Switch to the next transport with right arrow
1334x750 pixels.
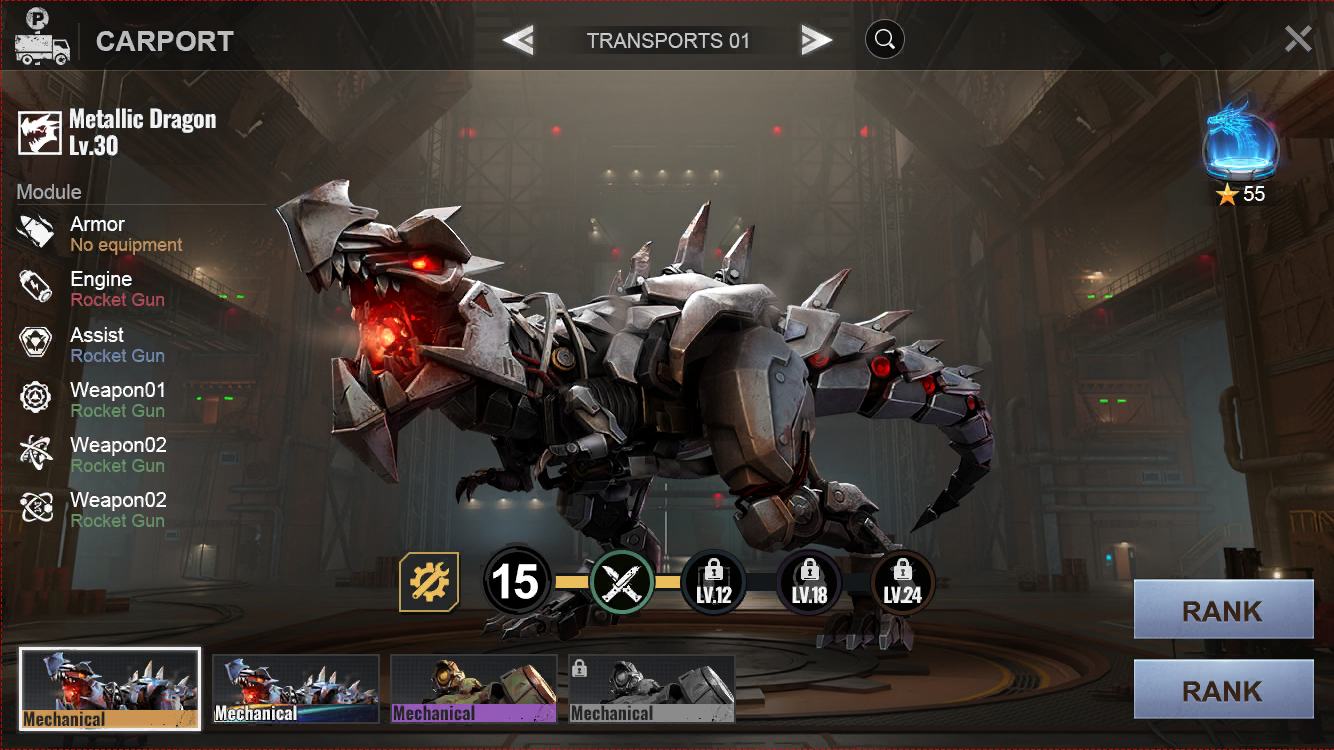click(816, 40)
